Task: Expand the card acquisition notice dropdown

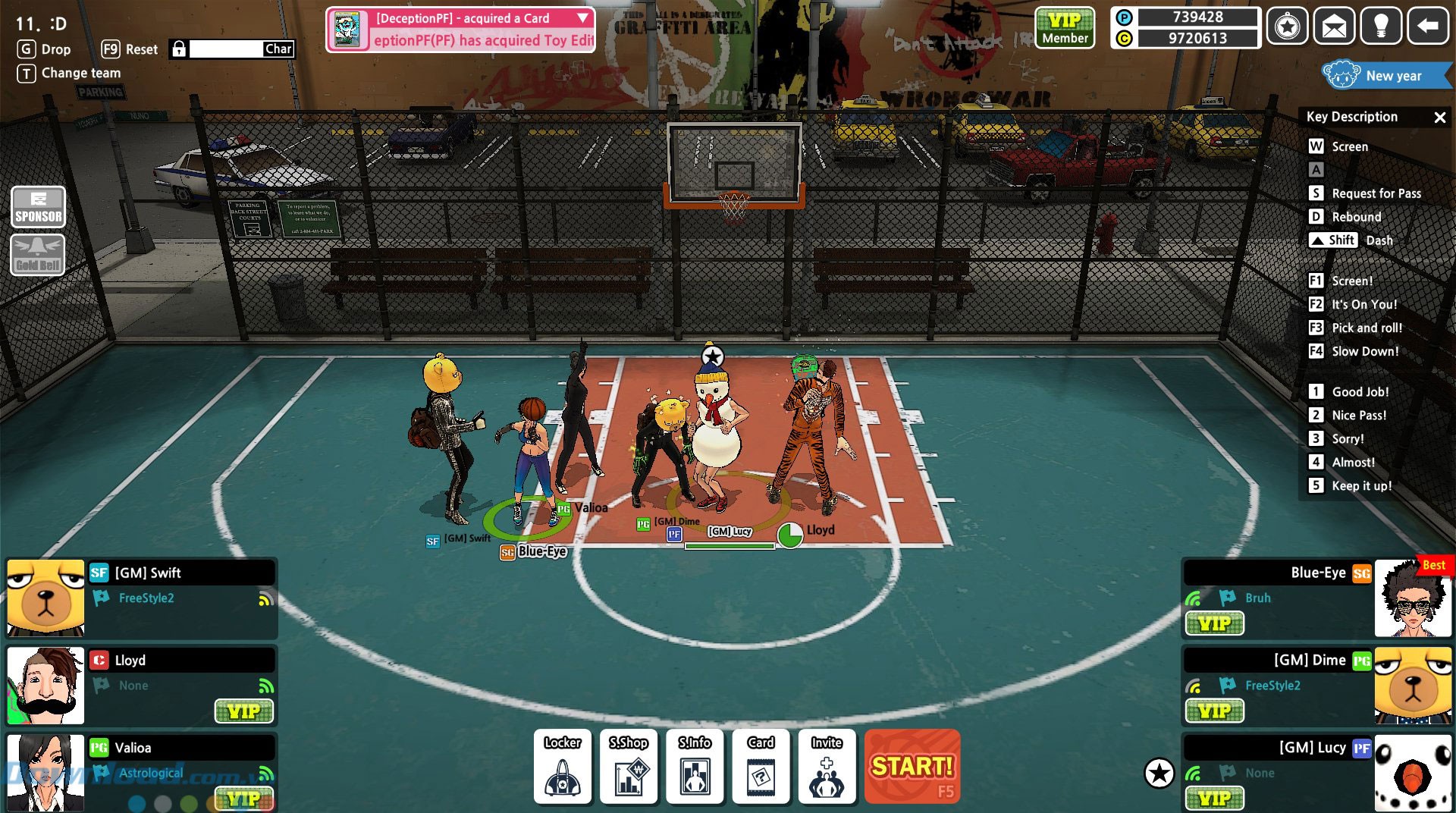Action: pos(582,17)
